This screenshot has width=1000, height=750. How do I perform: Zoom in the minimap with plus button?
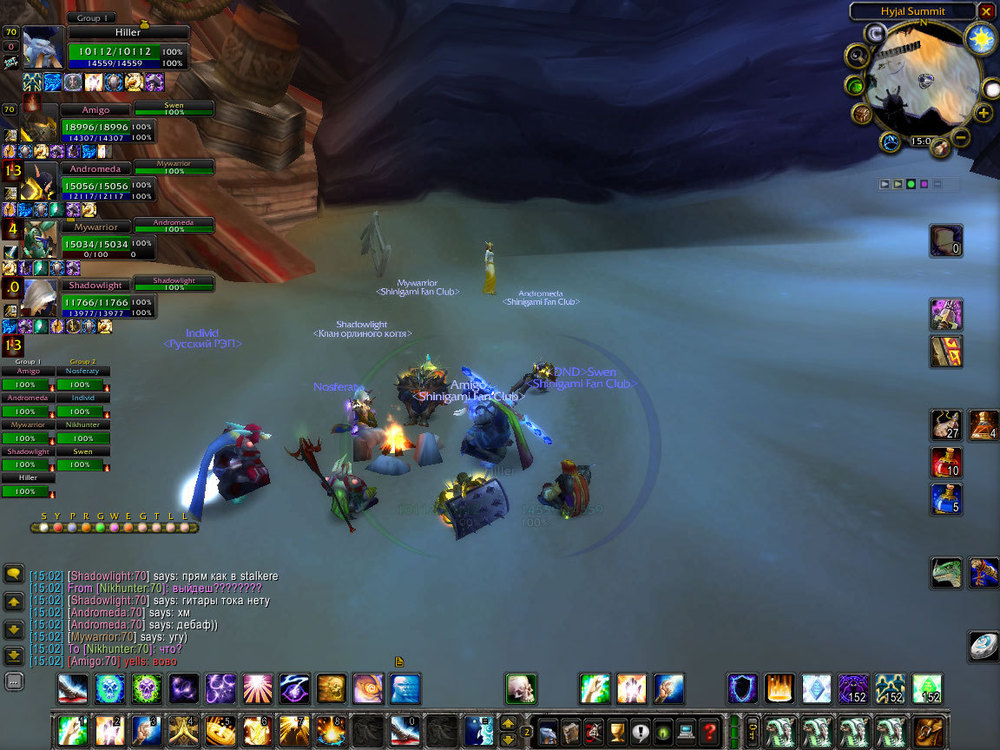983,113
